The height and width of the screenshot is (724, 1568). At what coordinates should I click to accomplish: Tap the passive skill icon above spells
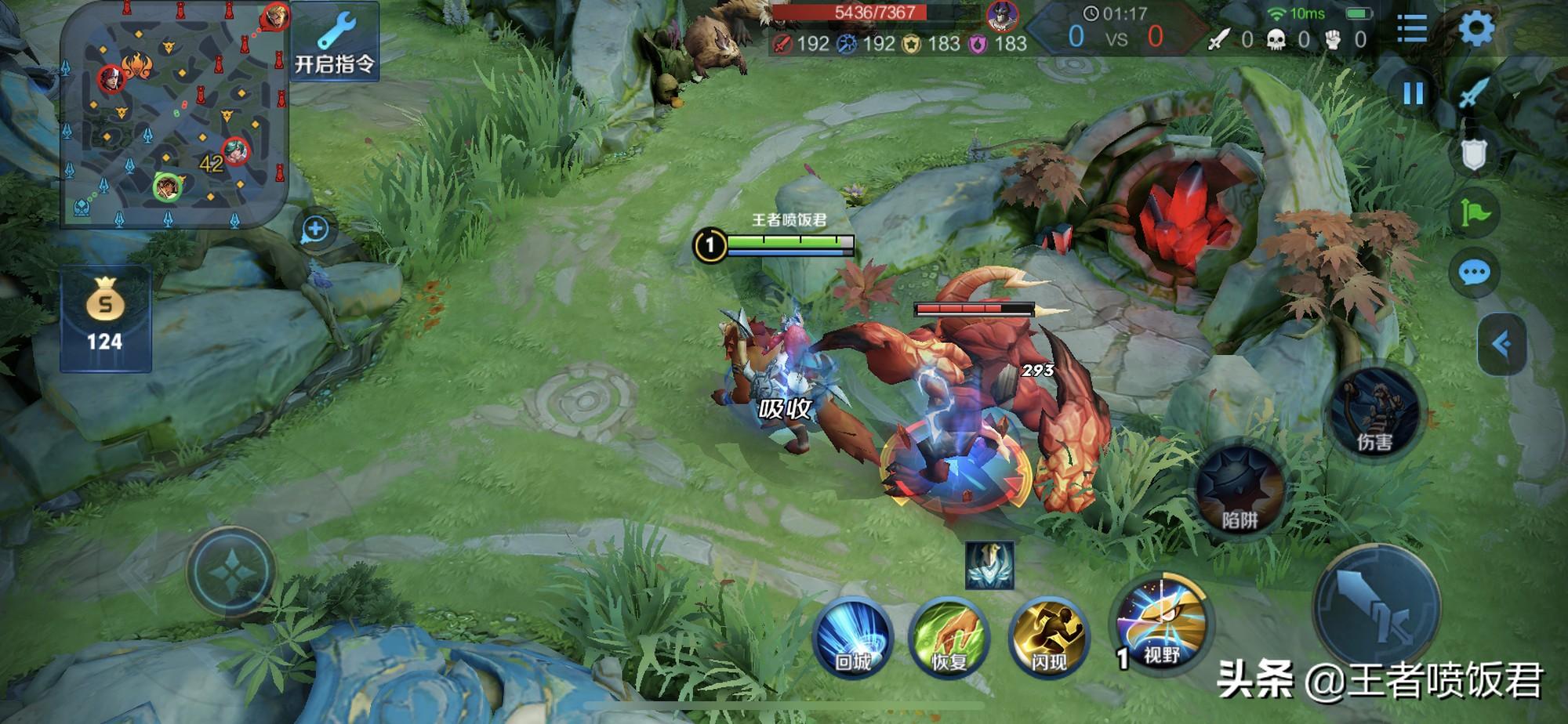click(989, 564)
